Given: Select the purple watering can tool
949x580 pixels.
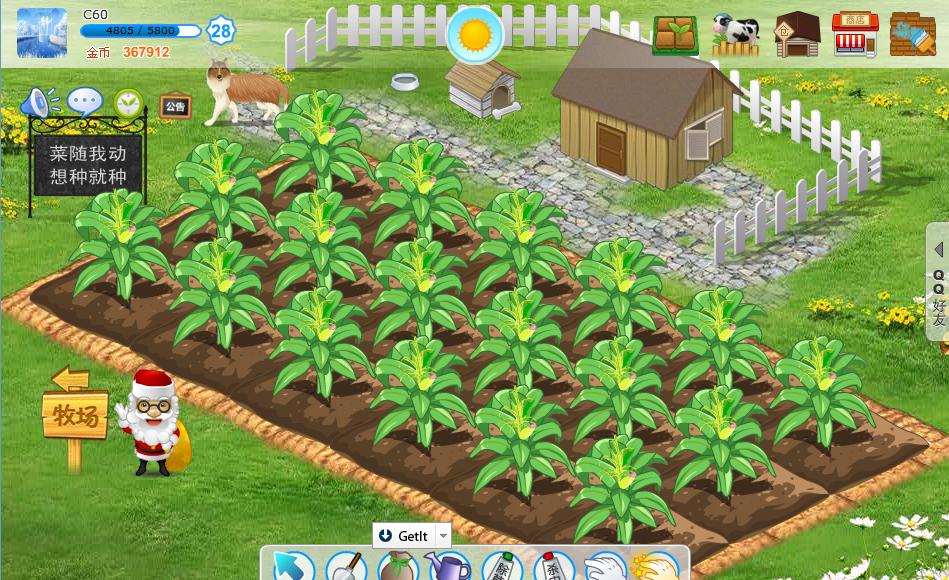Looking at the screenshot, I should click(449, 567).
